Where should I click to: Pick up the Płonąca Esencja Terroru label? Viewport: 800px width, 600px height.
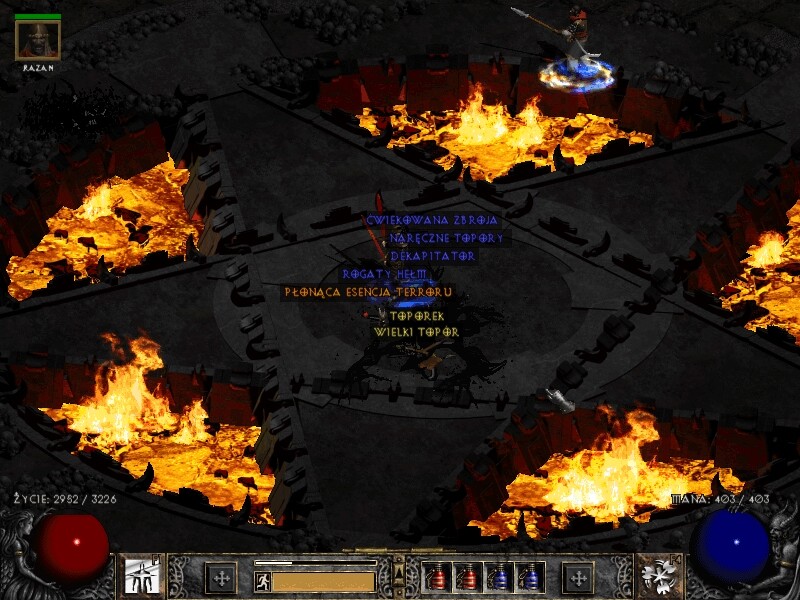click(369, 292)
